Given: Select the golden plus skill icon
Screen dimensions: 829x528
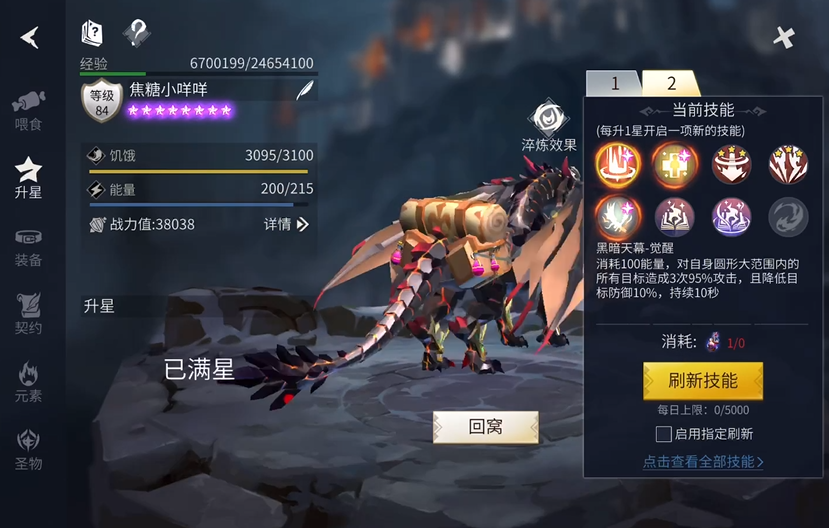Looking at the screenshot, I should click(x=674, y=164).
